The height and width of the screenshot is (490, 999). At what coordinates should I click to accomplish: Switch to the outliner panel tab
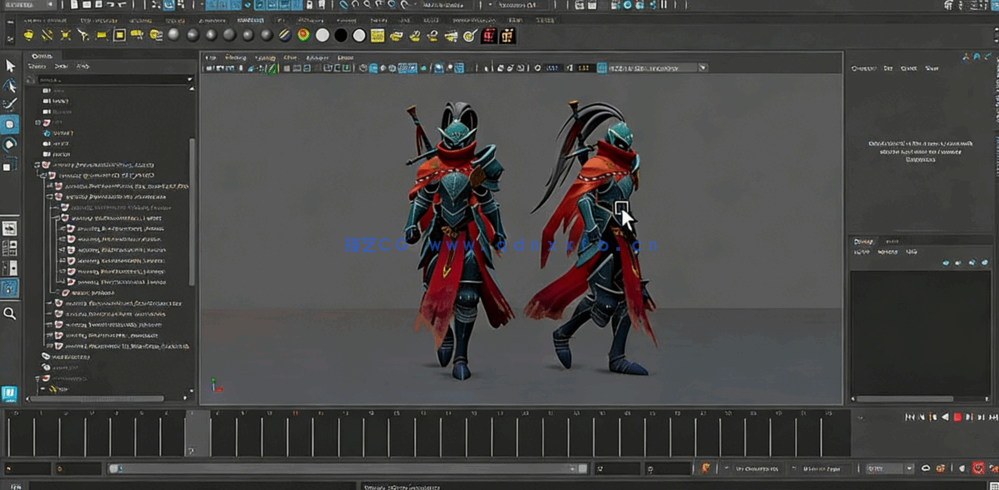click(x=42, y=56)
